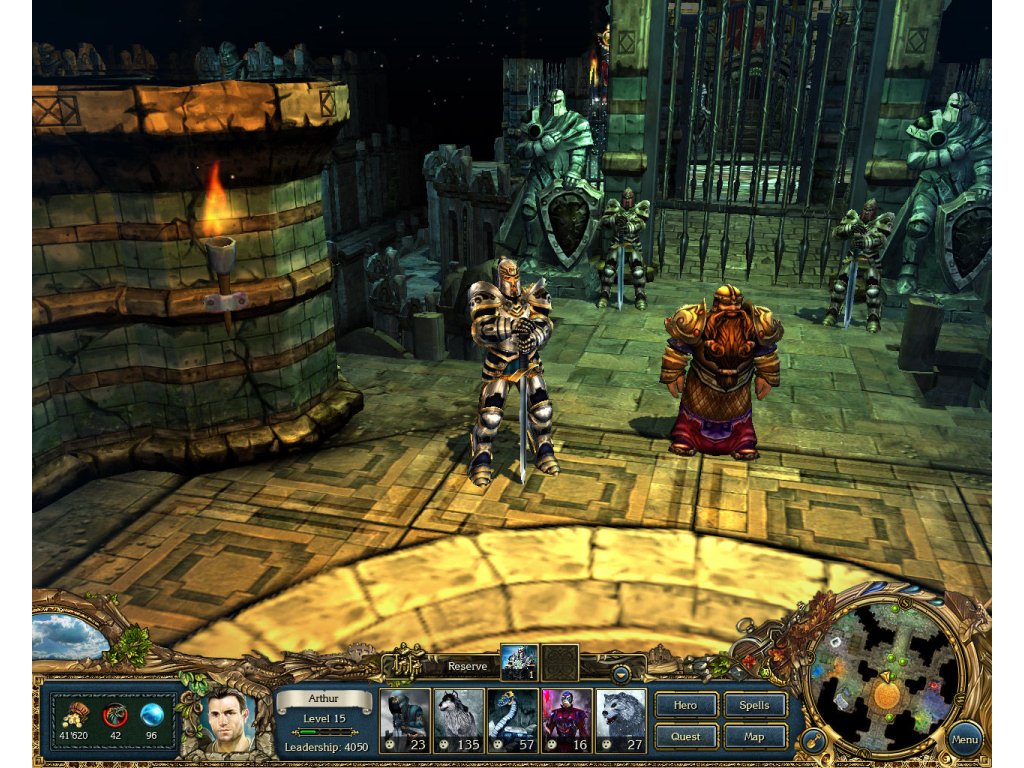Select the snake troop slot with 57 units
Viewport: 1024px width, 768px height.
(x=514, y=720)
